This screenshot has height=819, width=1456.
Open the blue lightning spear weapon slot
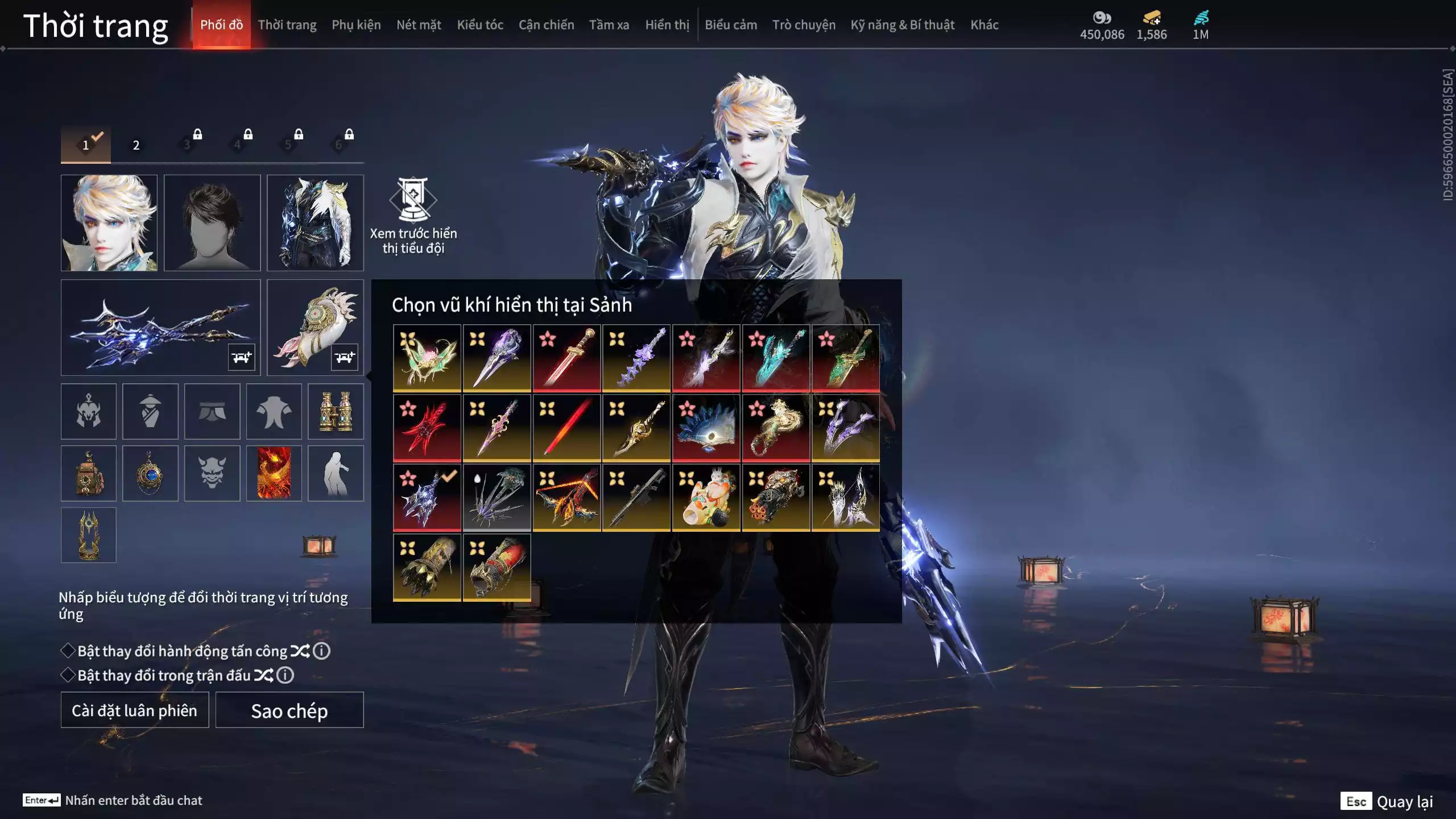pos(160,328)
